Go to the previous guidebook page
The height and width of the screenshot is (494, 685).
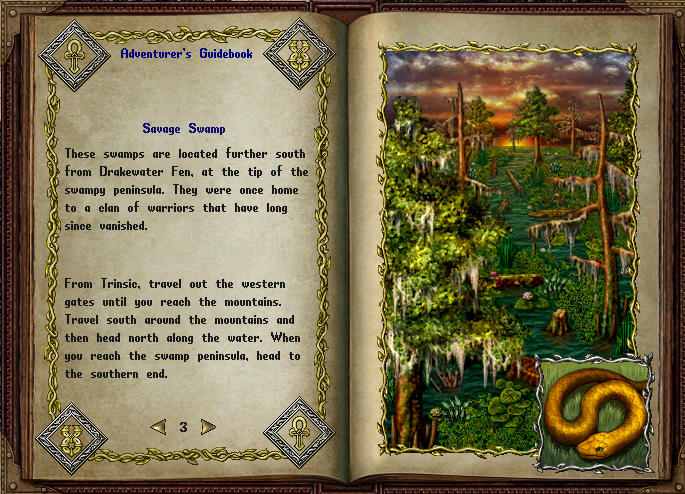(158, 427)
